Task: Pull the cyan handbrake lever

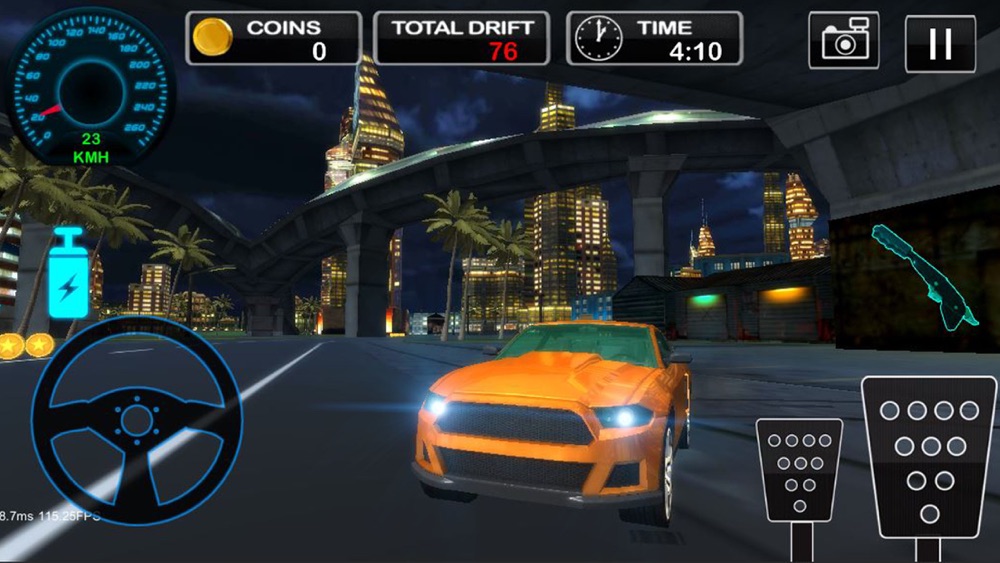Action: click(923, 274)
